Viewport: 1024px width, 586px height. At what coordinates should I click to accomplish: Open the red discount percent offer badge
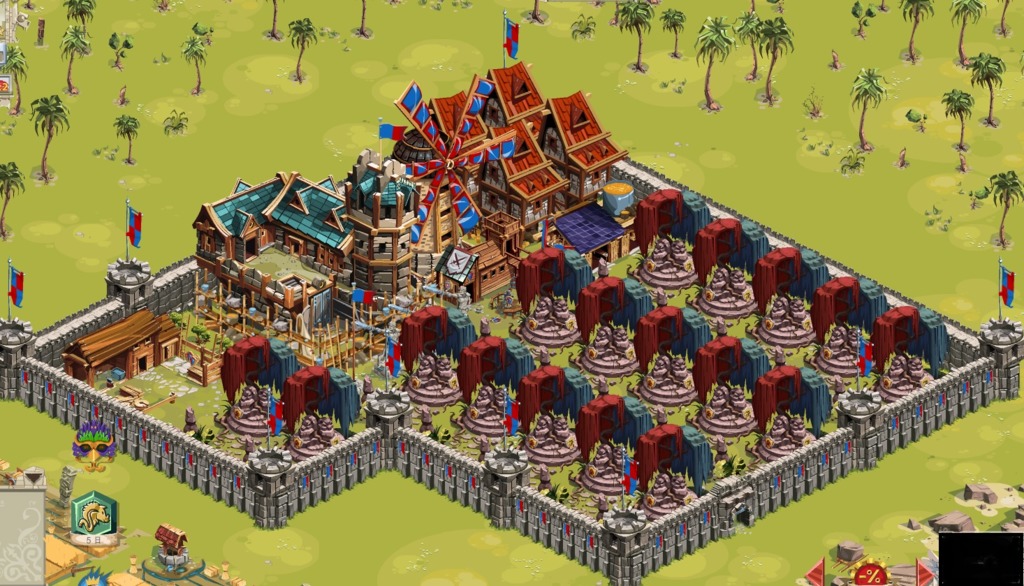point(870,574)
